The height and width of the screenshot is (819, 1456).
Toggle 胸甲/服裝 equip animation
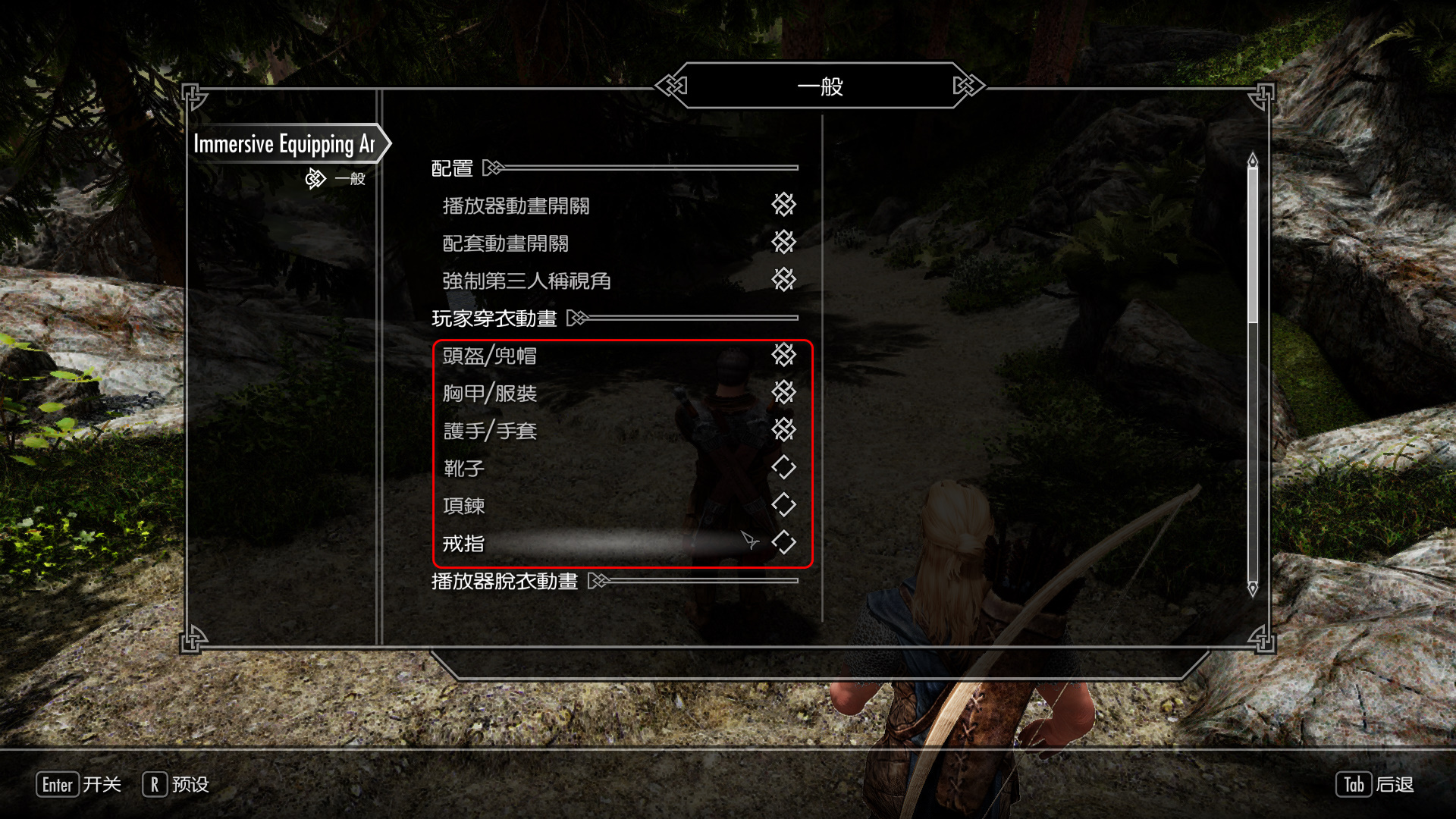[783, 392]
